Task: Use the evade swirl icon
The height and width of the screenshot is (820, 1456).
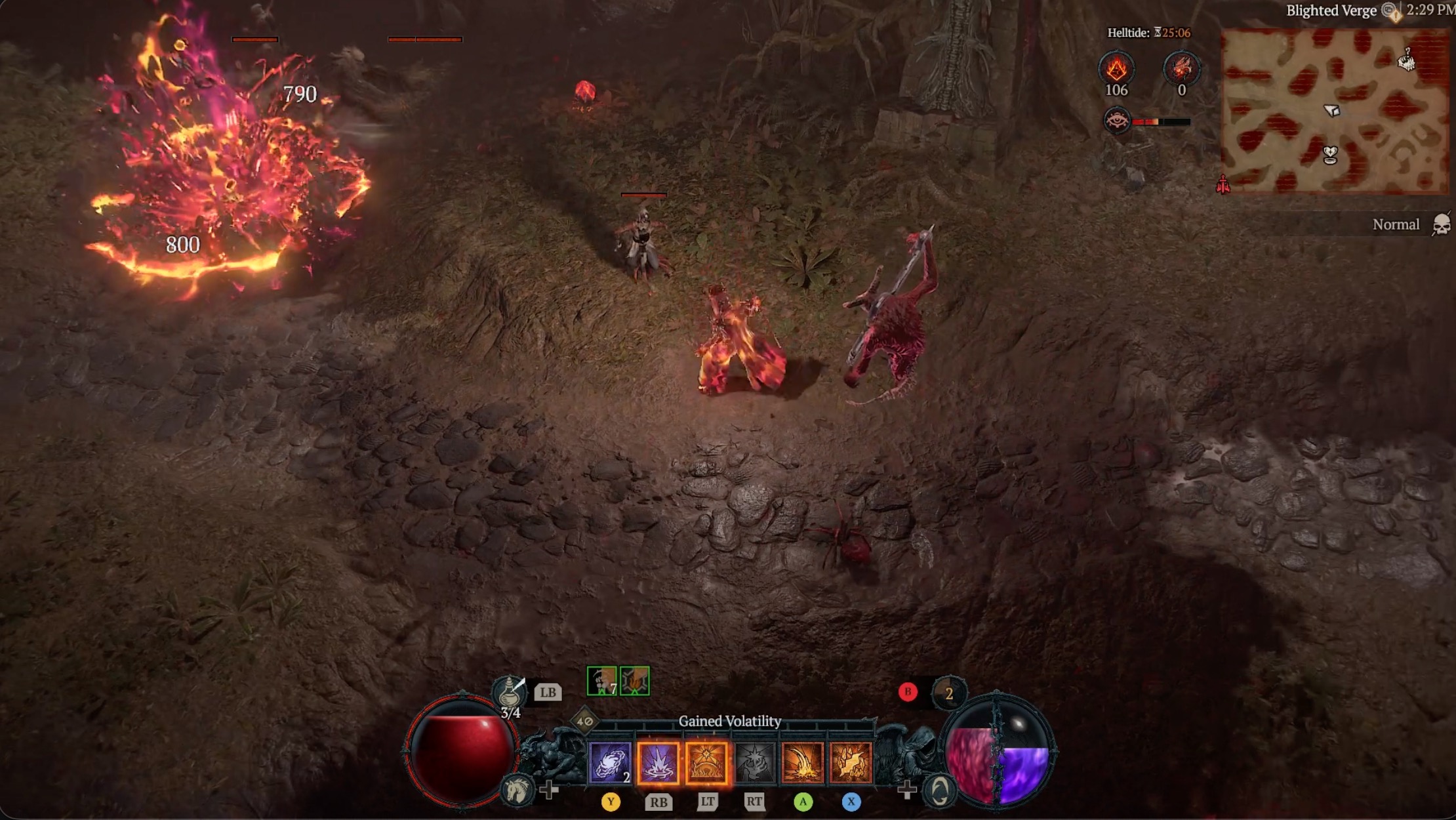Action: click(939, 790)
